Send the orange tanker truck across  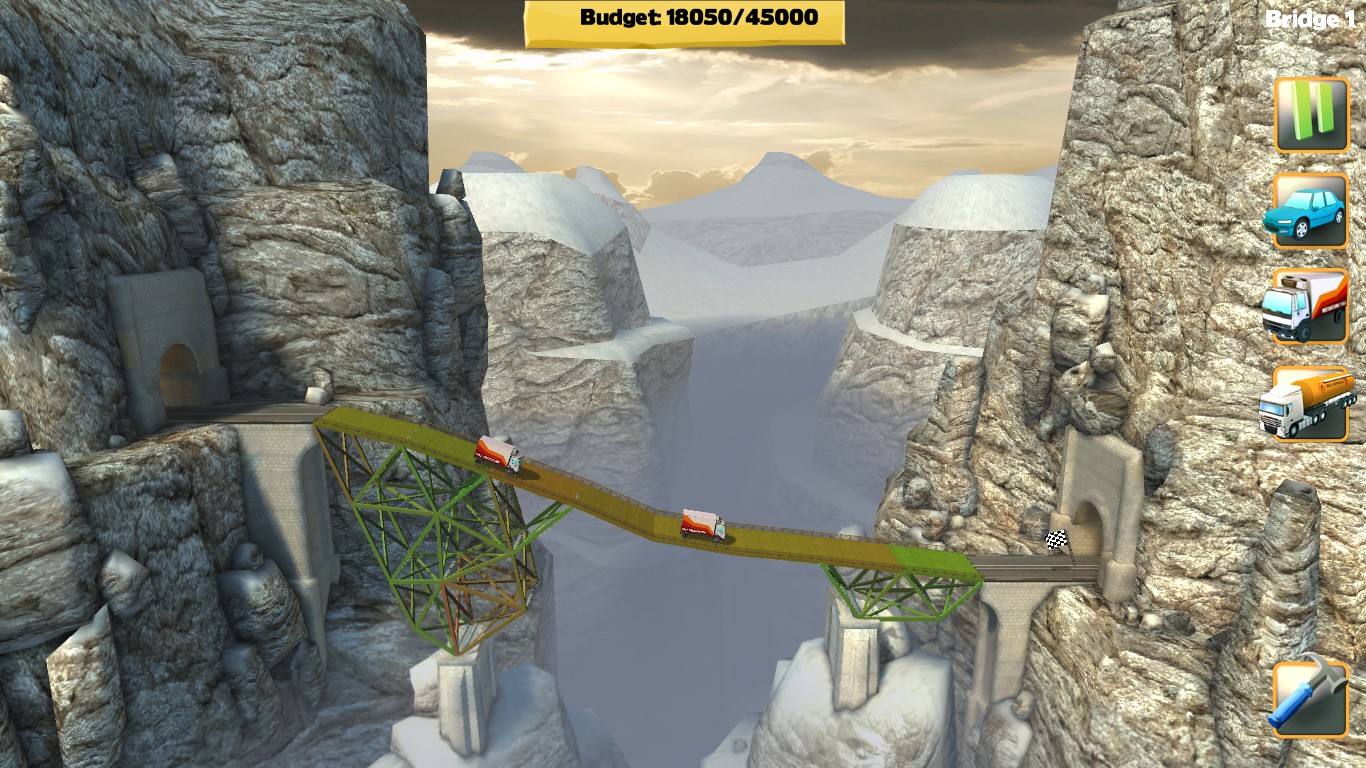pos(1311,403)
